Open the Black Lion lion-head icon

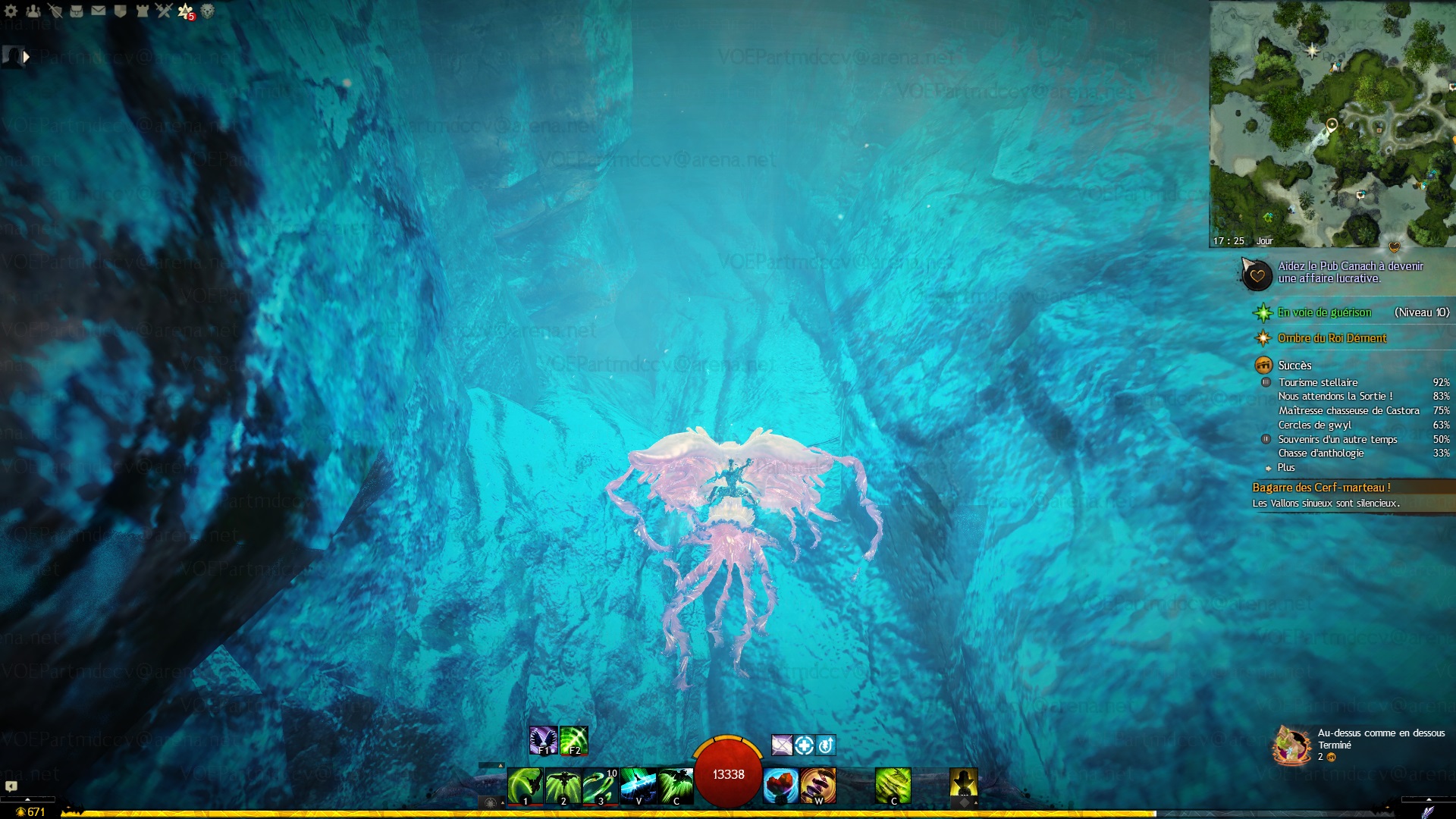[207, 11]
